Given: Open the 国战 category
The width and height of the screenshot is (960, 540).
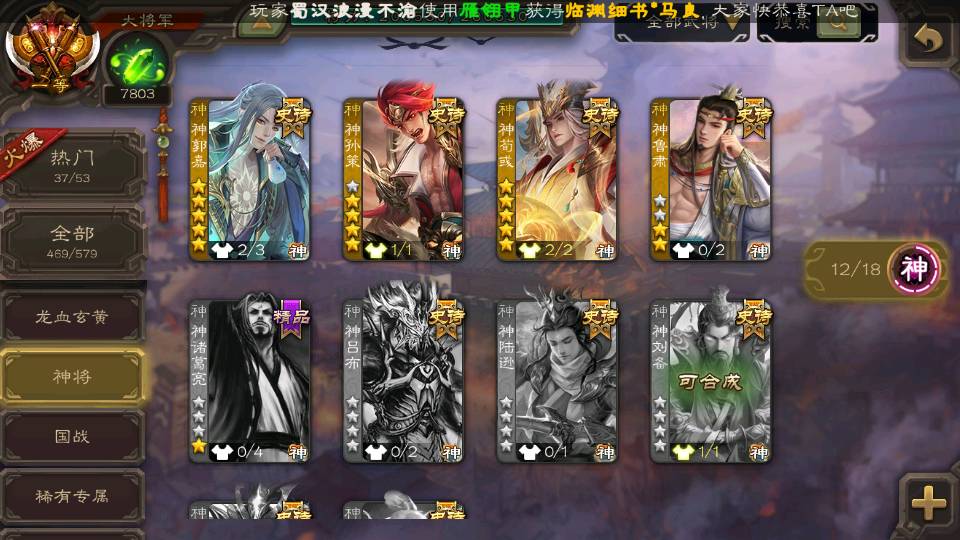Looking at the screenshot, I should (72, 437).
